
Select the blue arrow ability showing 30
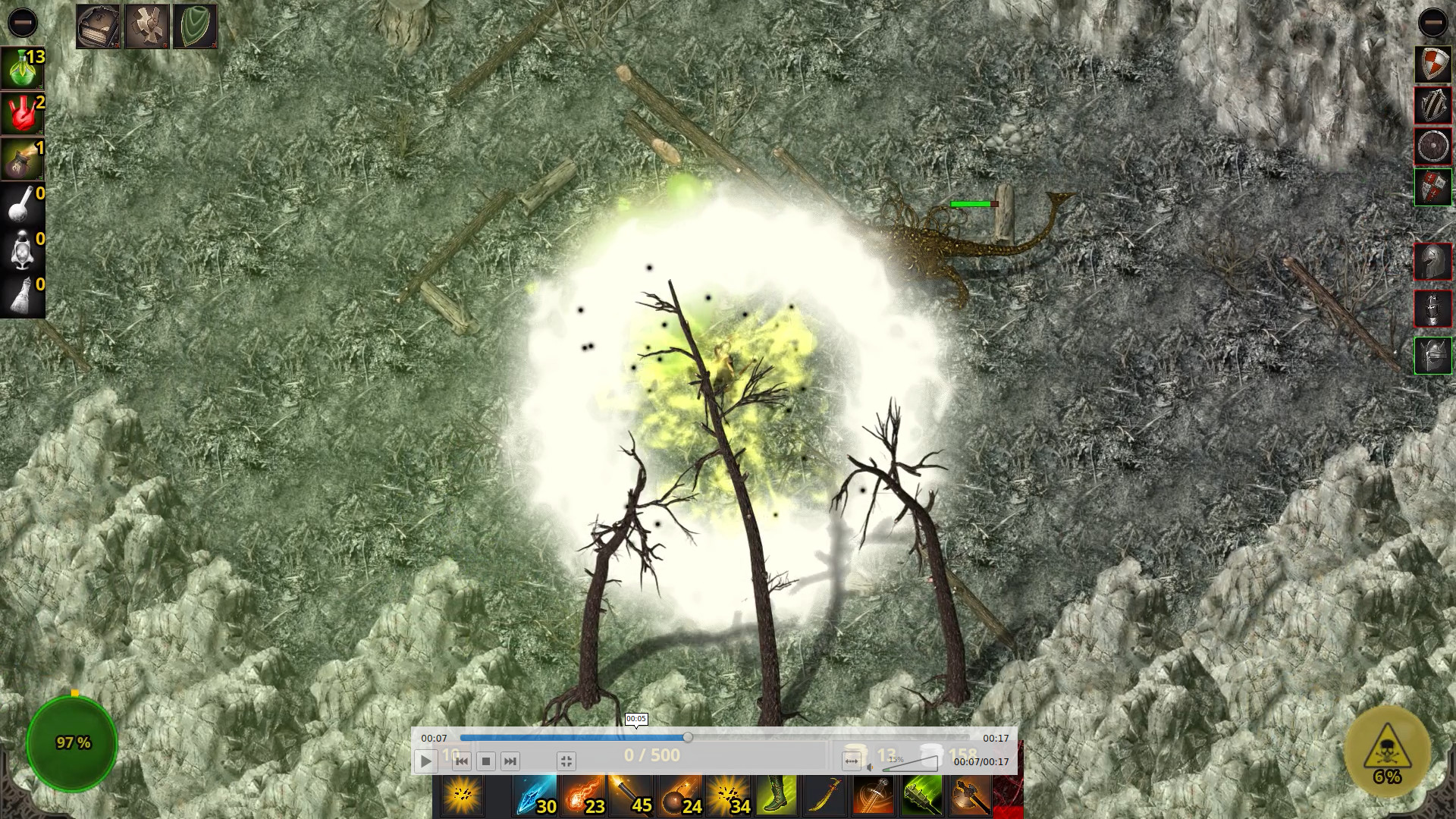pyautogui.click(x=534, y=795)
